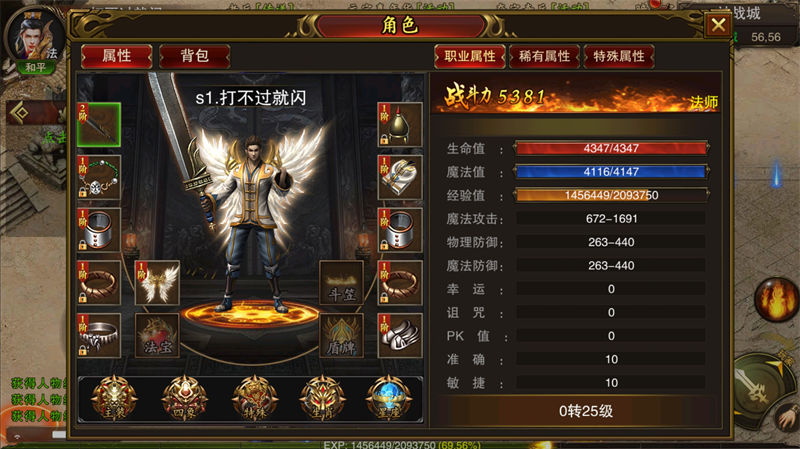Select the white robe armor slot
The image size is (800, 449).
(400, 177)
